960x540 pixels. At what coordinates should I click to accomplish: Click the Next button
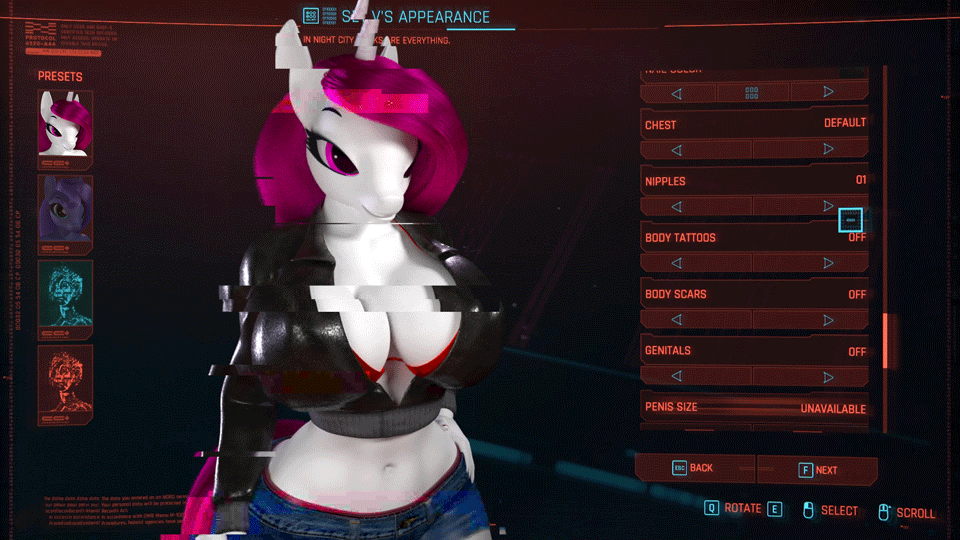pos(817,470)
